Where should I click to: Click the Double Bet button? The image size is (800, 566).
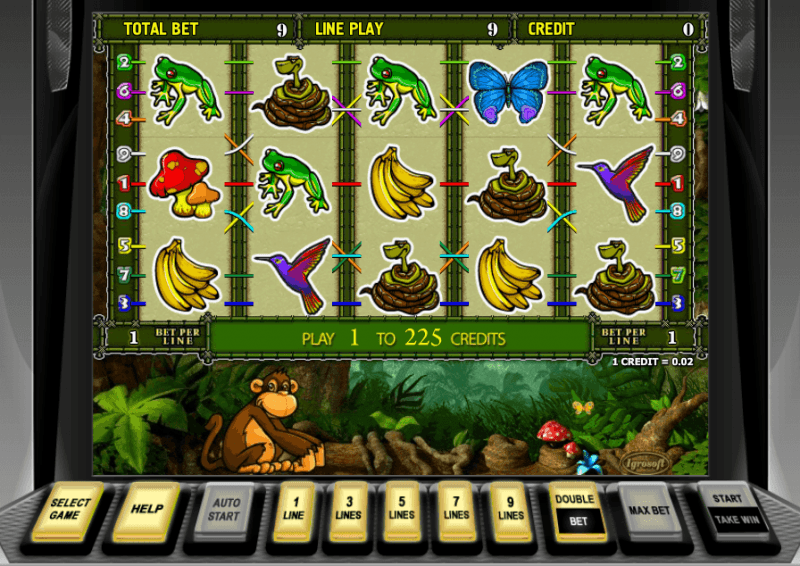[575, 510]
